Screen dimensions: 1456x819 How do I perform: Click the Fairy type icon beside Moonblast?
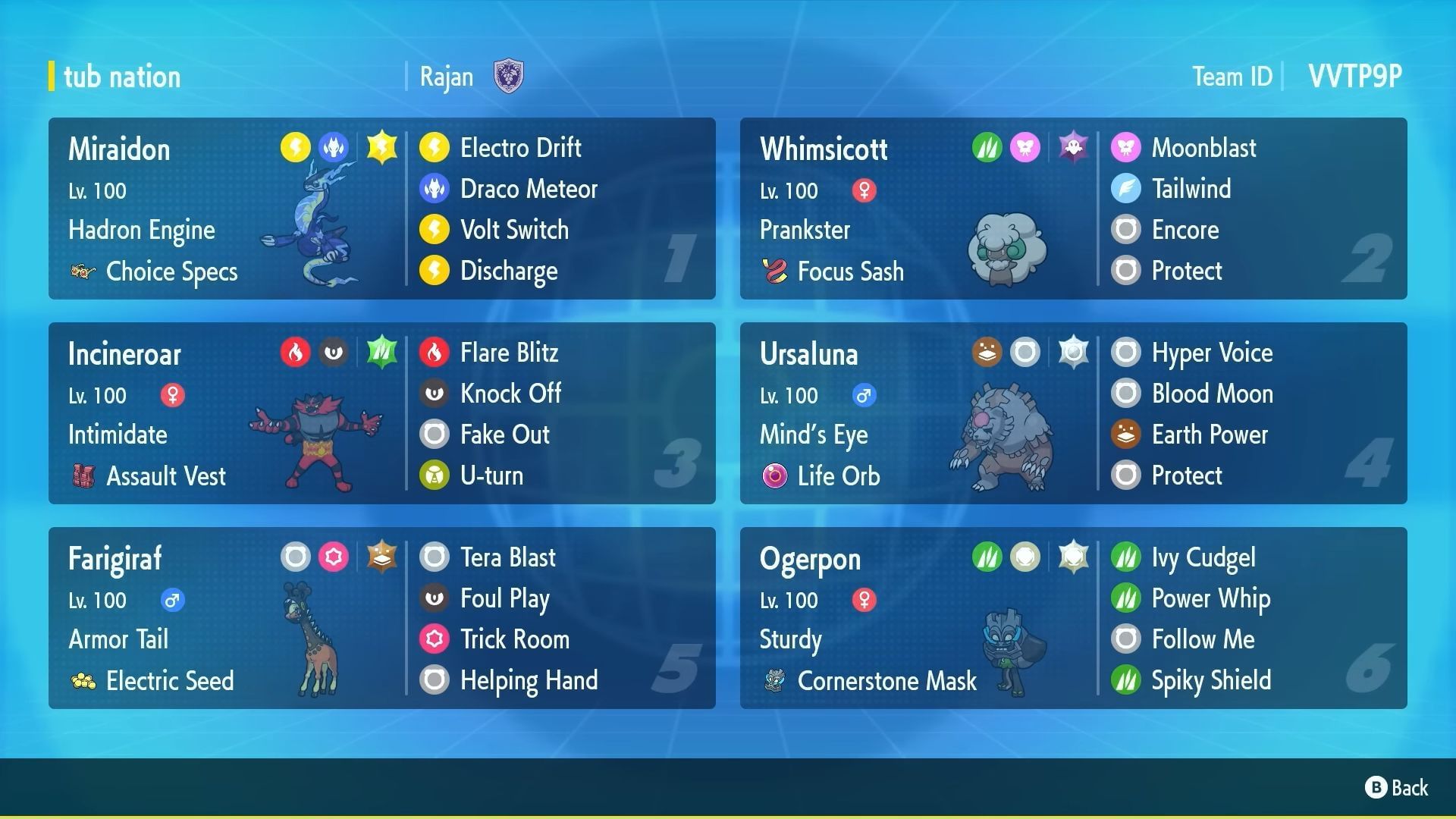(x=1127, y=148)
